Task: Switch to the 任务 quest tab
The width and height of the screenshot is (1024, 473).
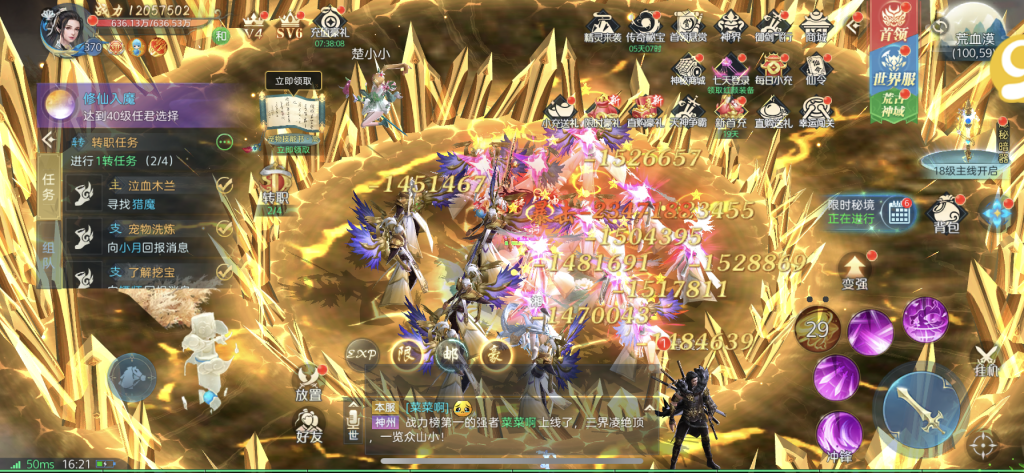Action: tap(50, 186)
